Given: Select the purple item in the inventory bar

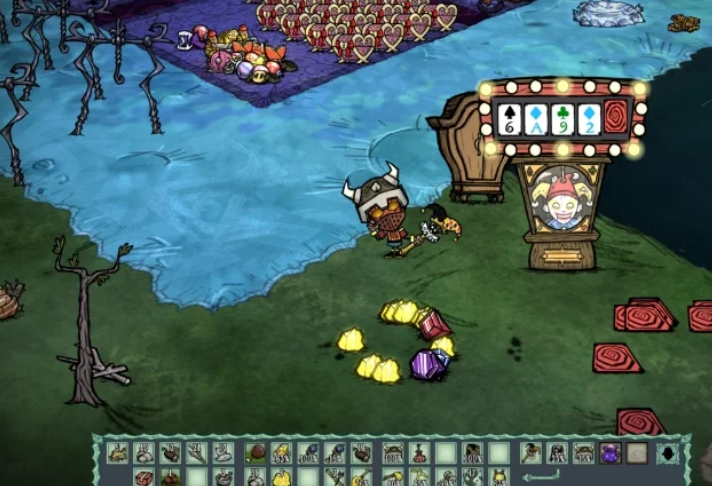Looking at the screenshot, I should 609,453.
